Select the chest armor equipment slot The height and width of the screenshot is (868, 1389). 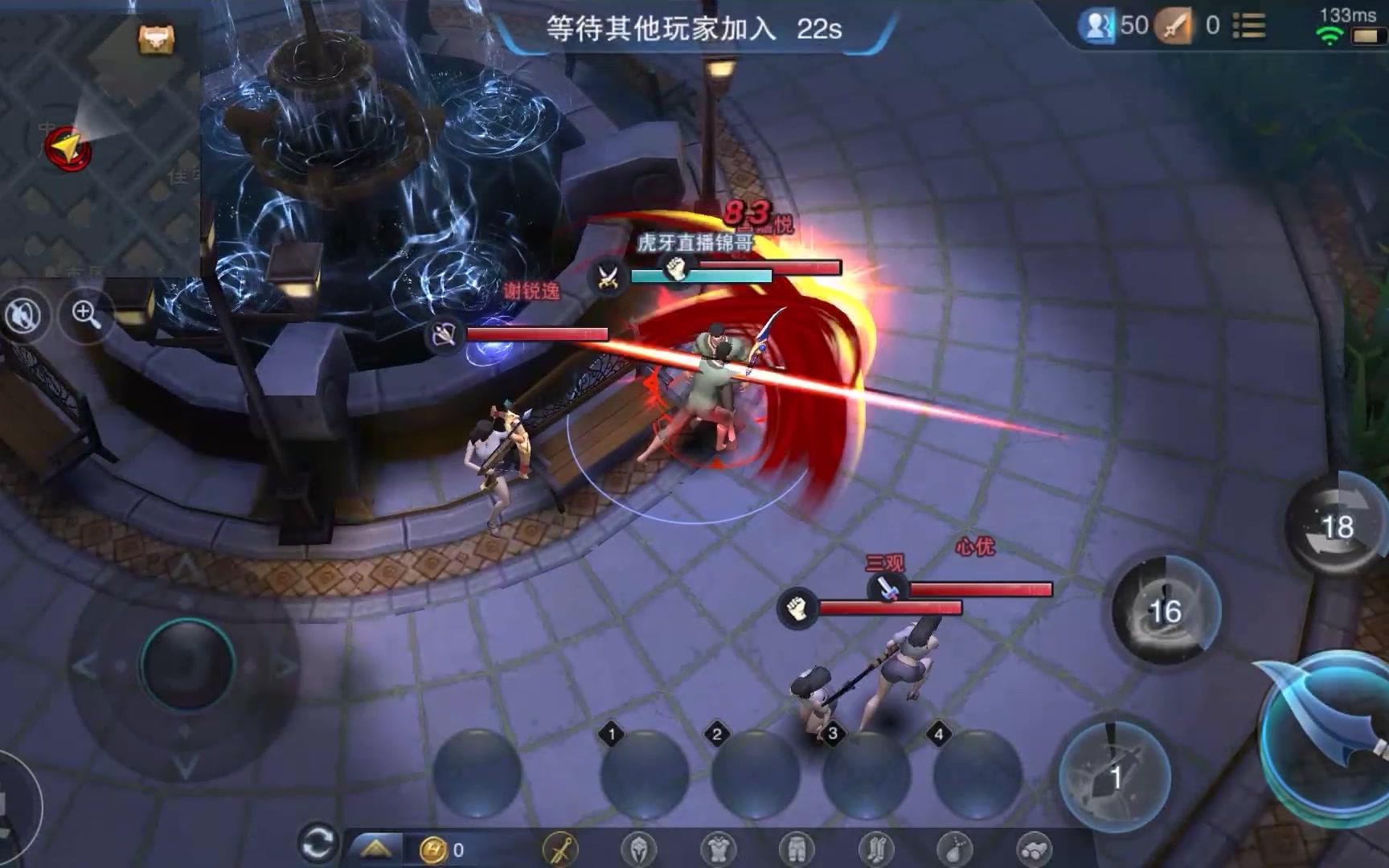click(x=718, y=849)
